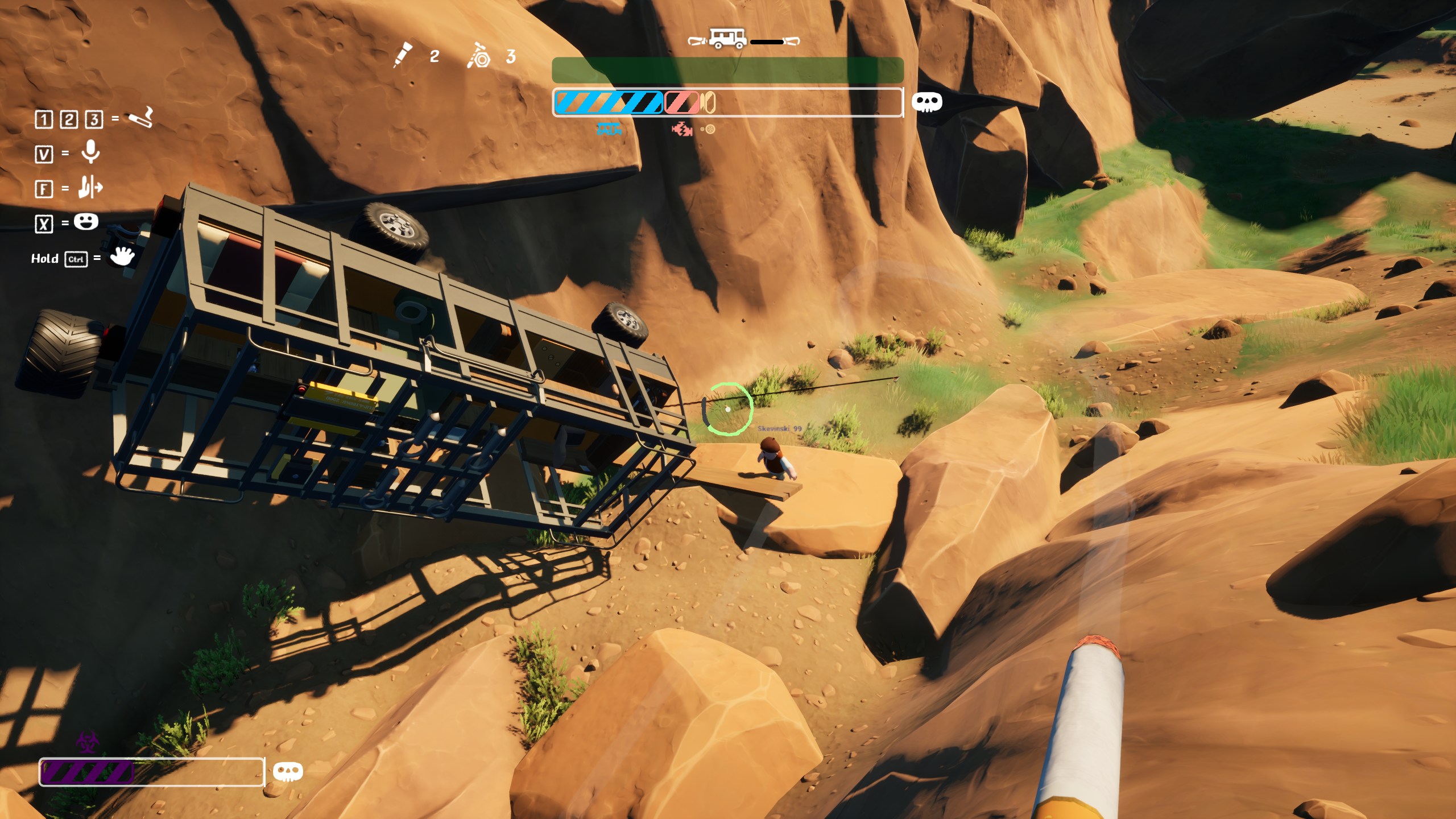
Task: Click the waving hand icon
Action: [122, 257]
